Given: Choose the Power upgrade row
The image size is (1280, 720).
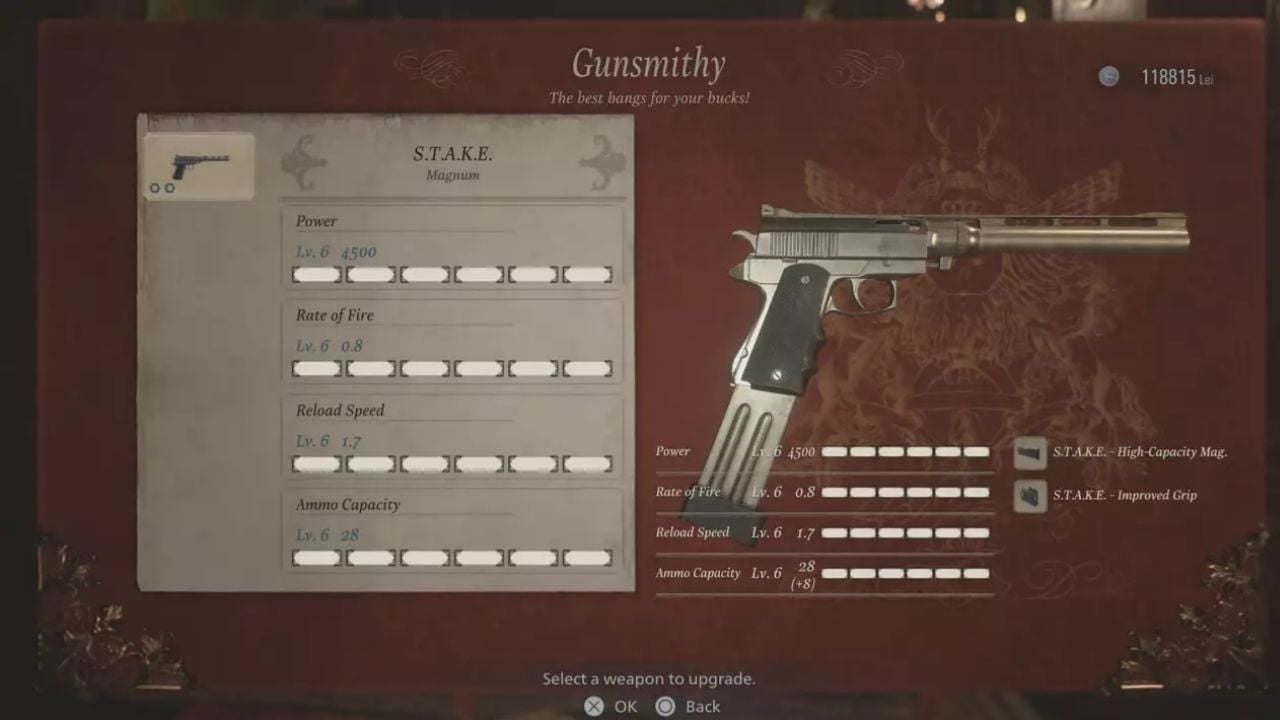Looking at the screenshot, I should point(452,247).
